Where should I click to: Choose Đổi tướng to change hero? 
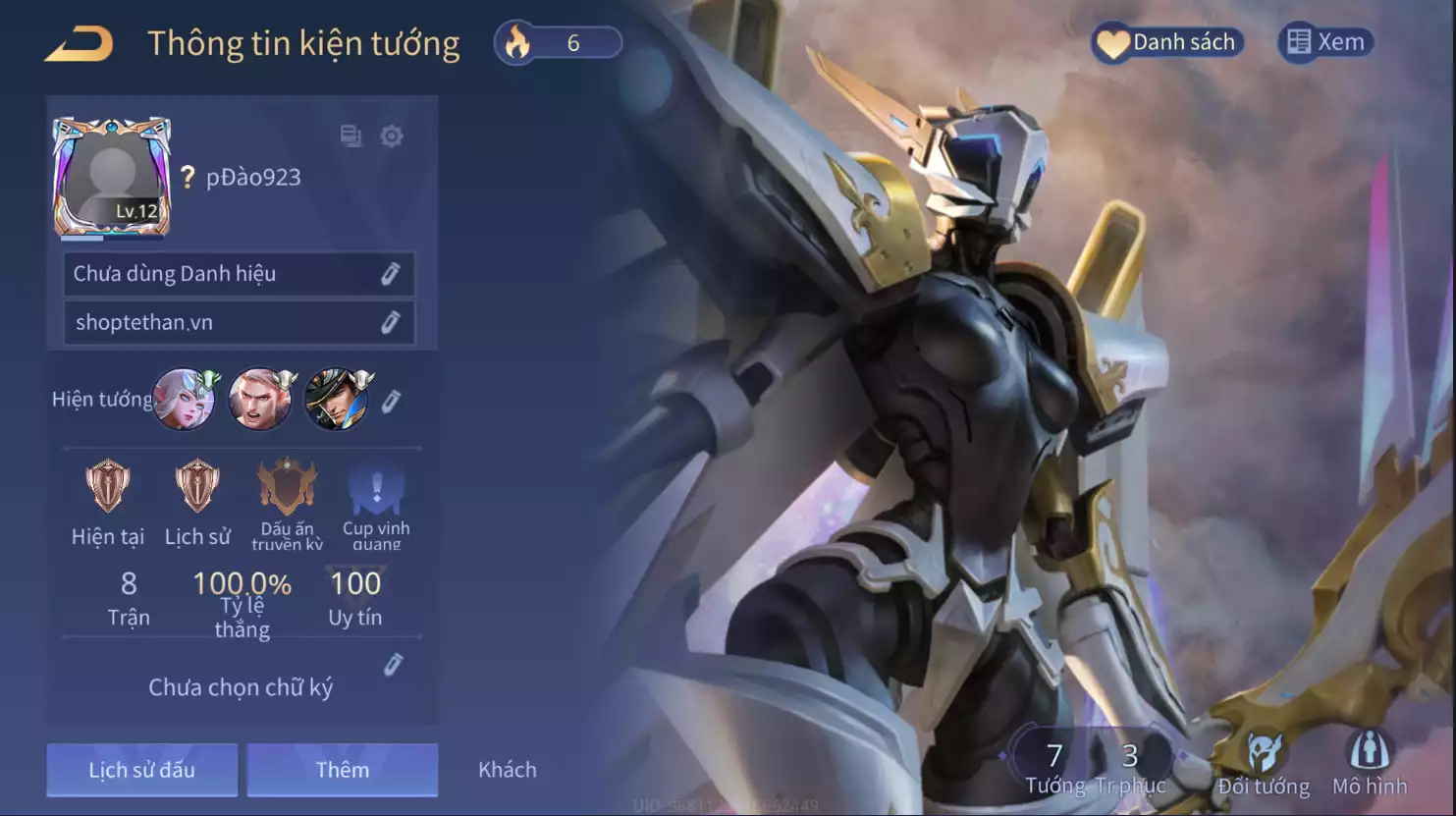click(1264, 763)
